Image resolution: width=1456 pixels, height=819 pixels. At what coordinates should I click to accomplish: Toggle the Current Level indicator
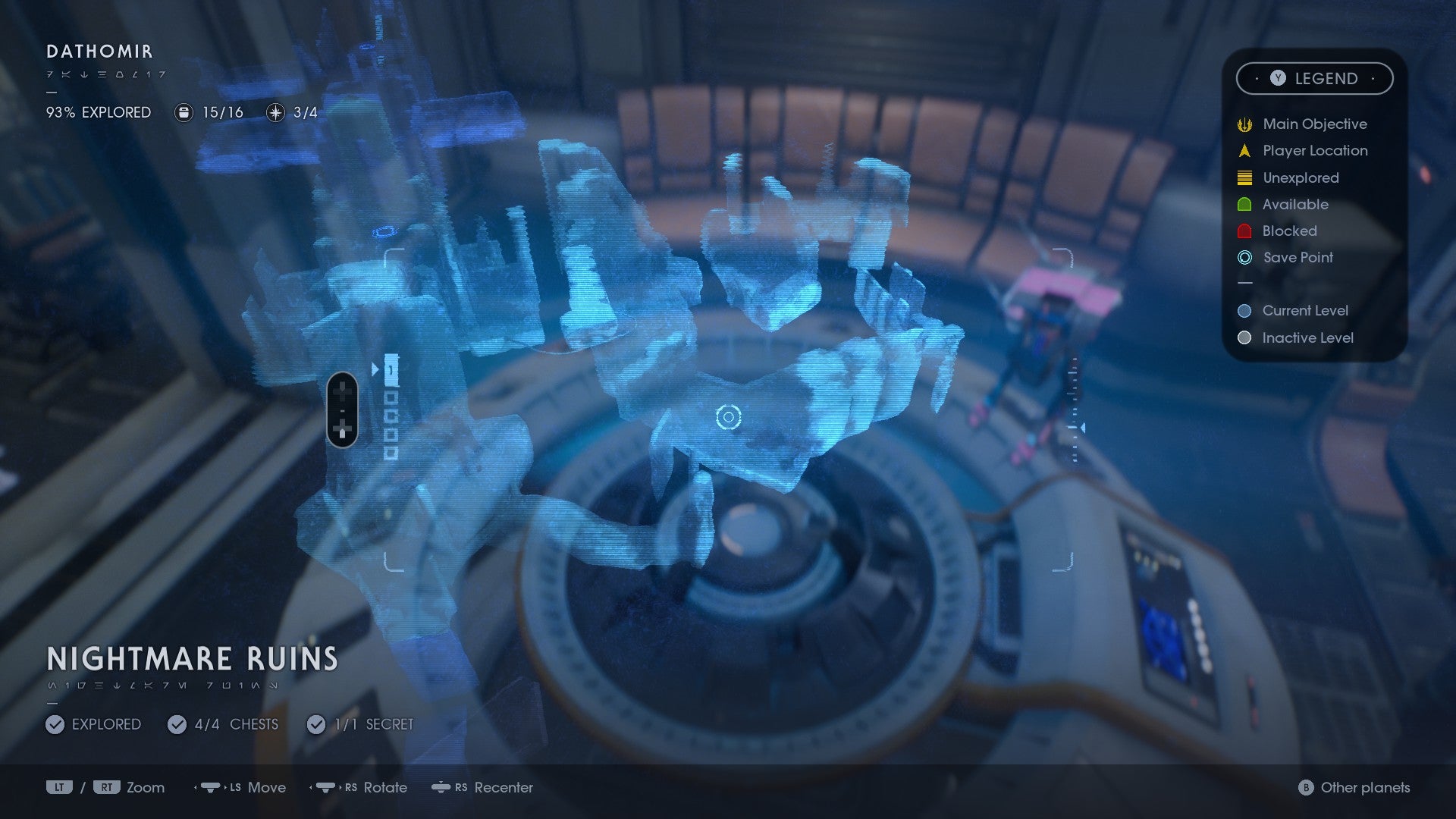pos(1243,310)
